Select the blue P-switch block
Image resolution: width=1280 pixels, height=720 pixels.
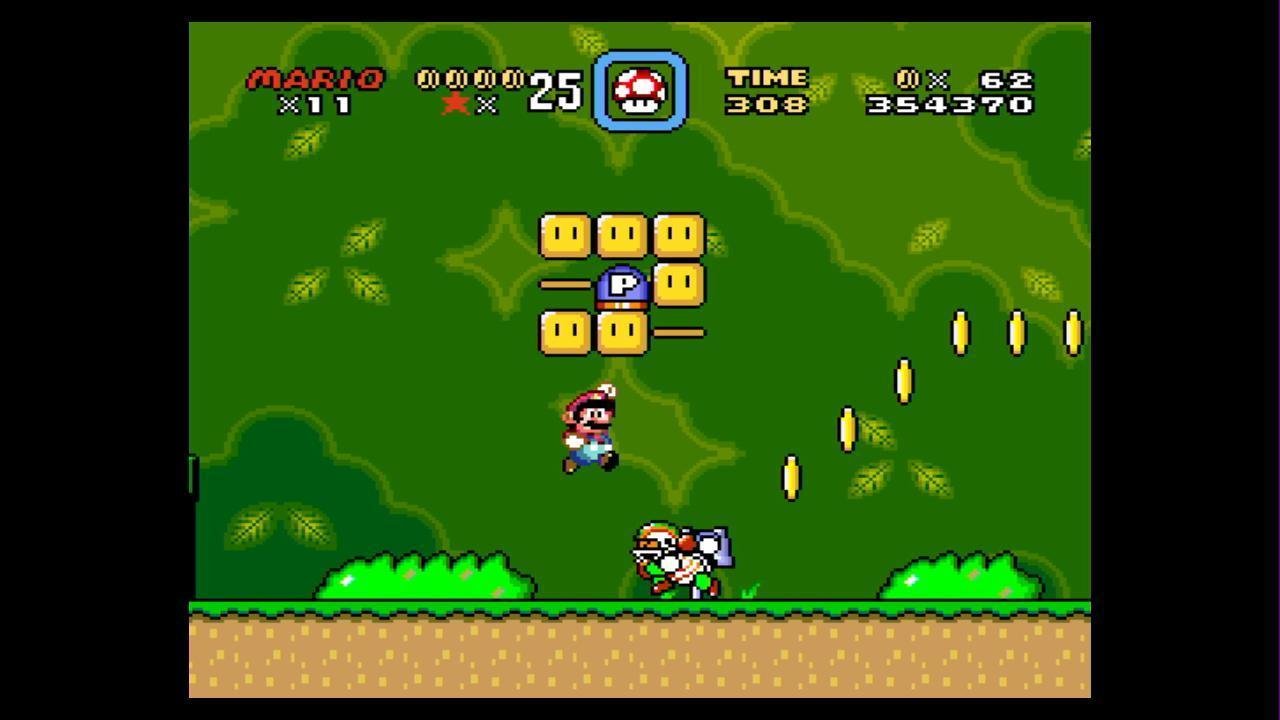620,284
